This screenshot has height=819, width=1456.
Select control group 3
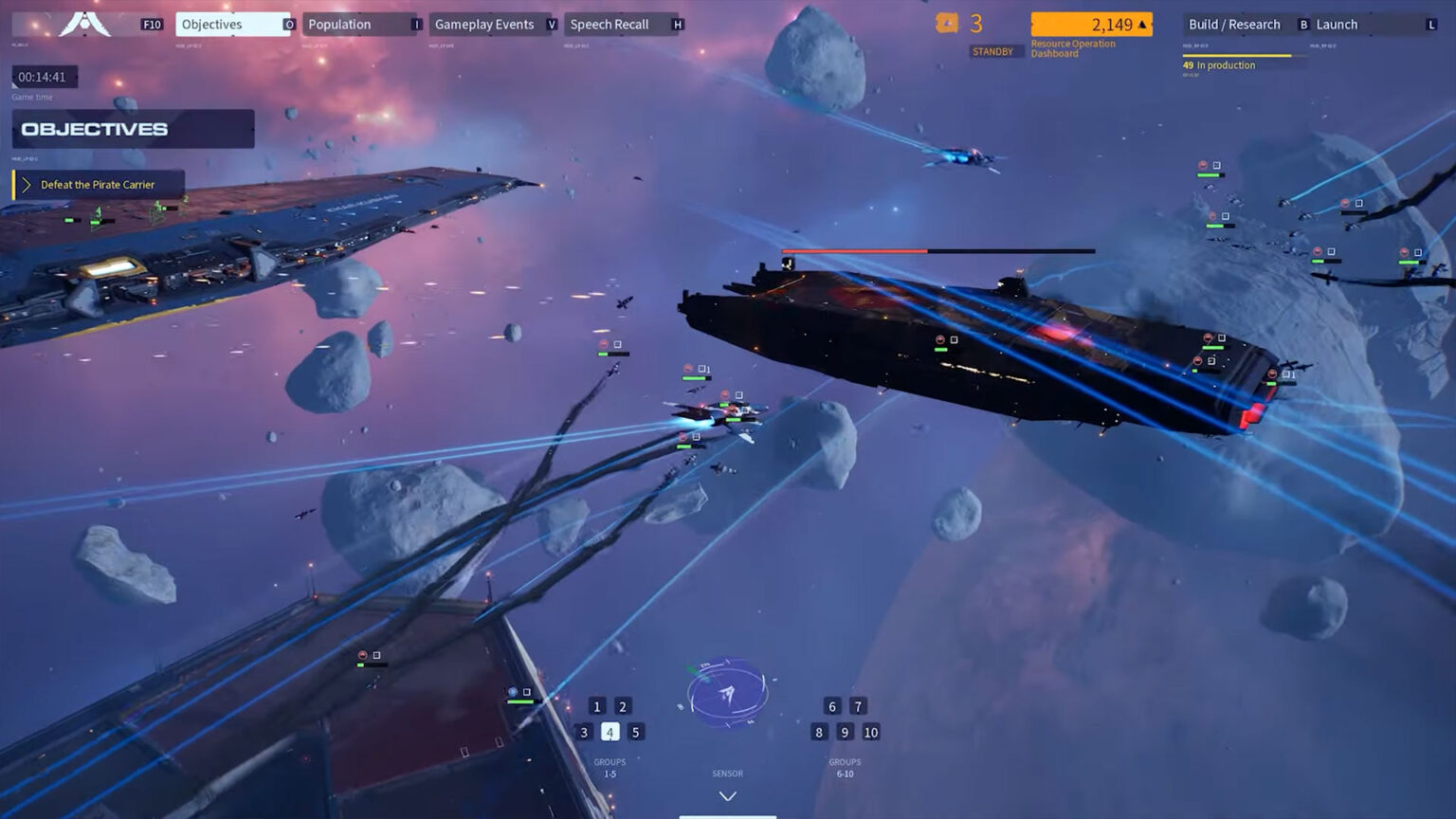click(x=584, y=732)
